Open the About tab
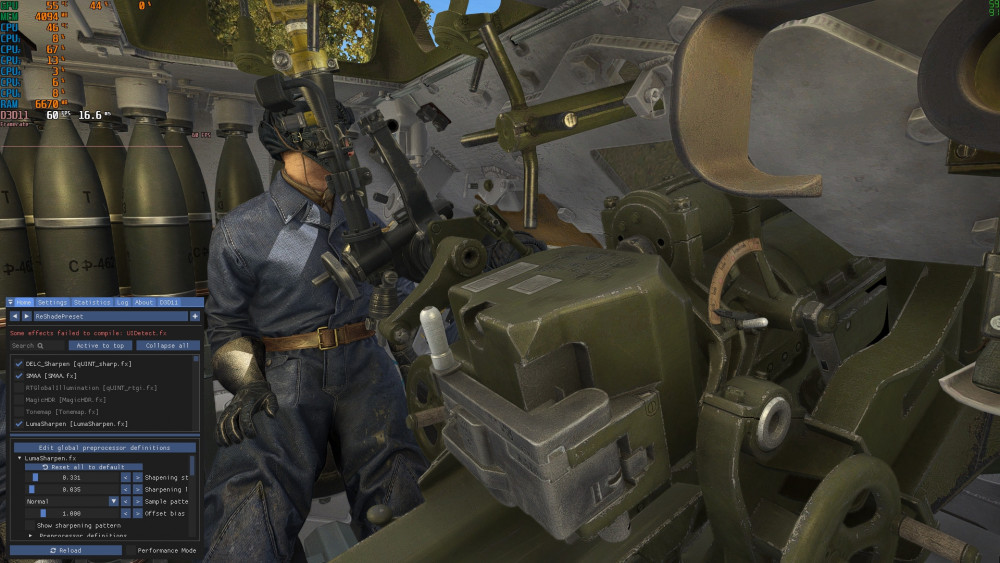 coord(144,302)
